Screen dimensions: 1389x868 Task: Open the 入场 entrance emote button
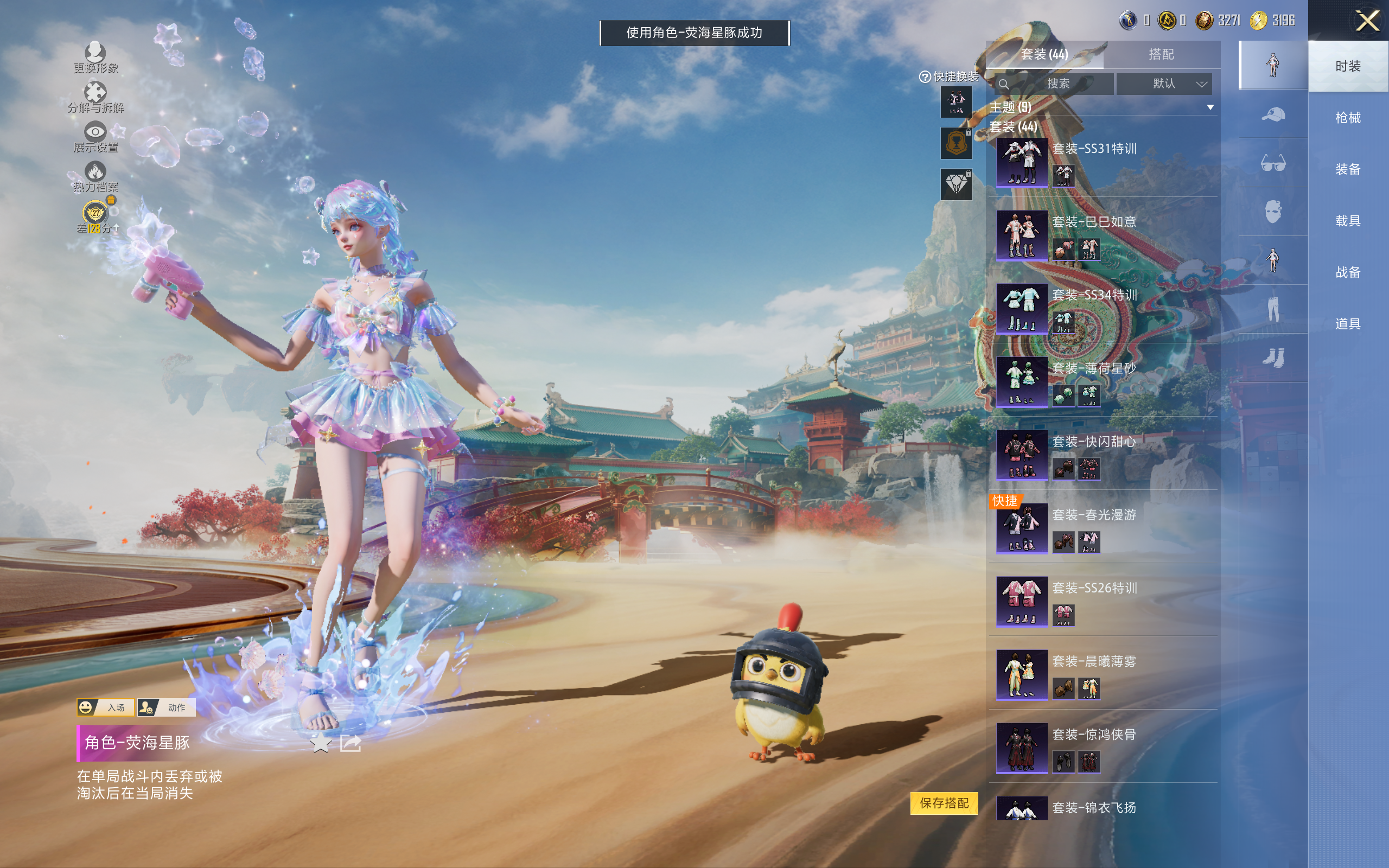pos(106,707)
